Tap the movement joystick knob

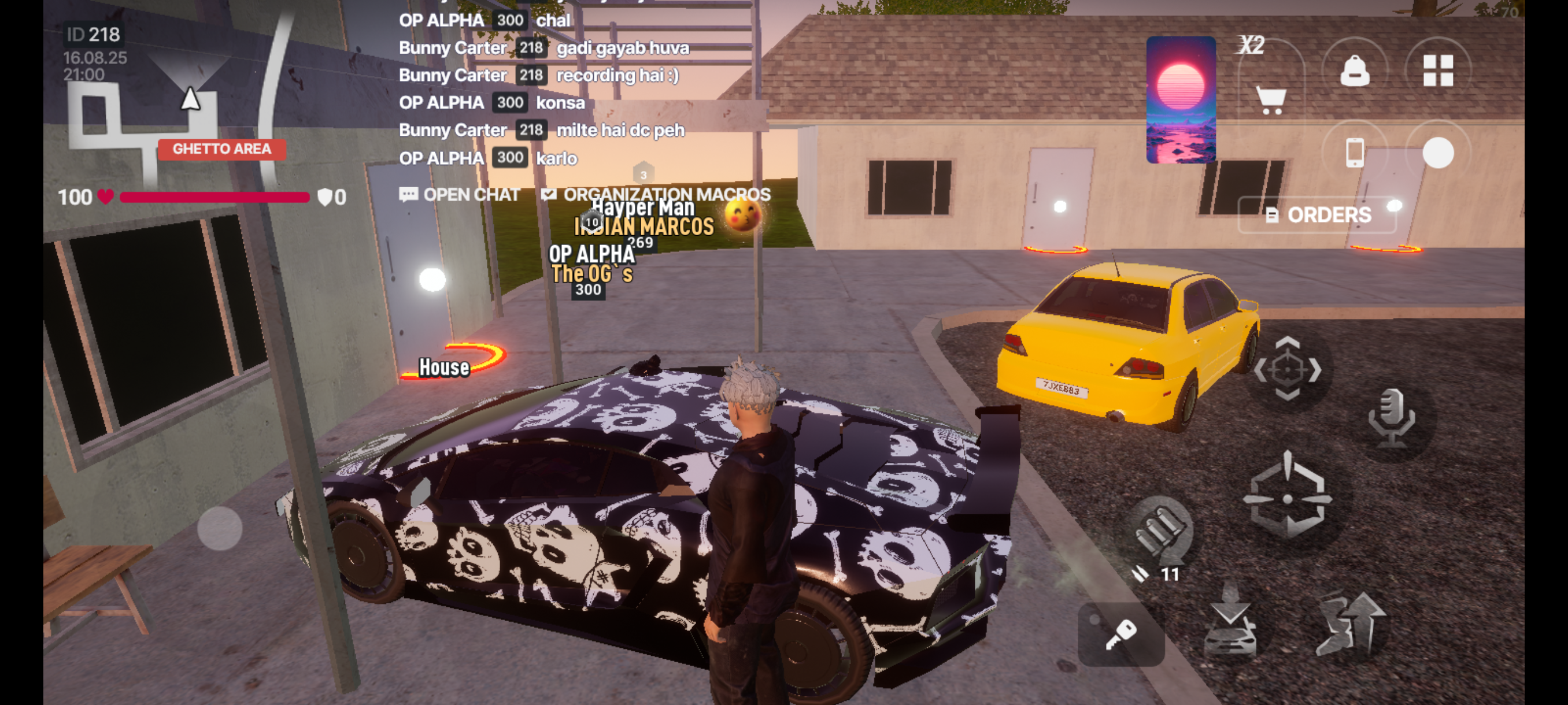220,528
